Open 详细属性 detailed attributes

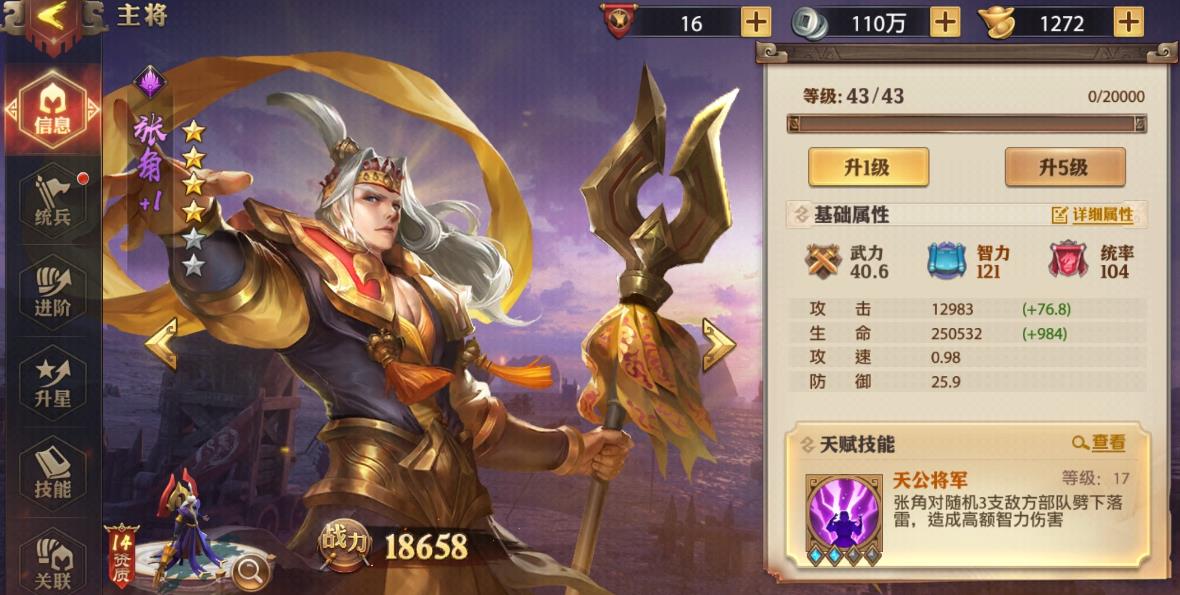1092,215
